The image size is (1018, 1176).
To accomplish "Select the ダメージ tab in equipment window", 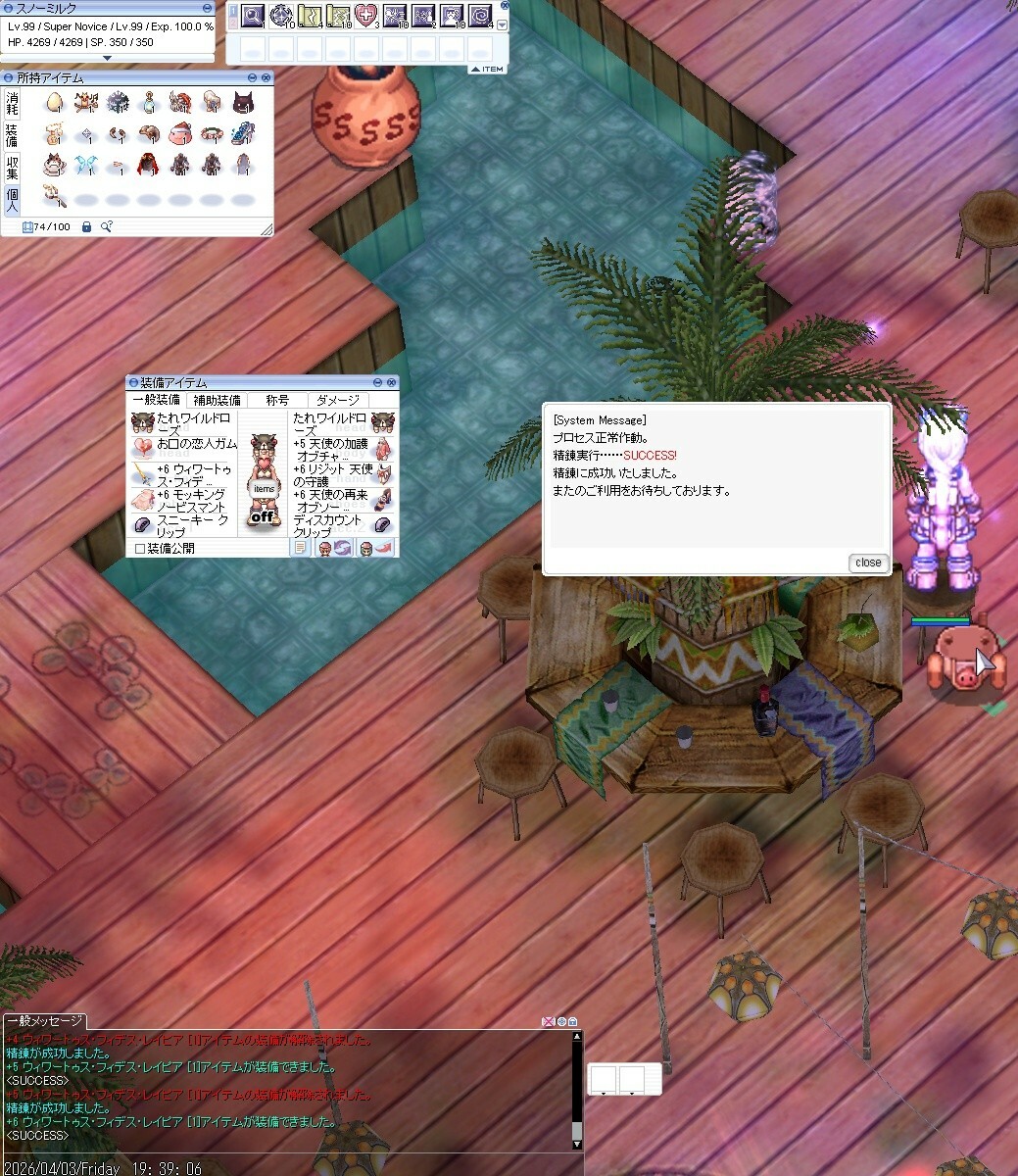I will 337,400.
